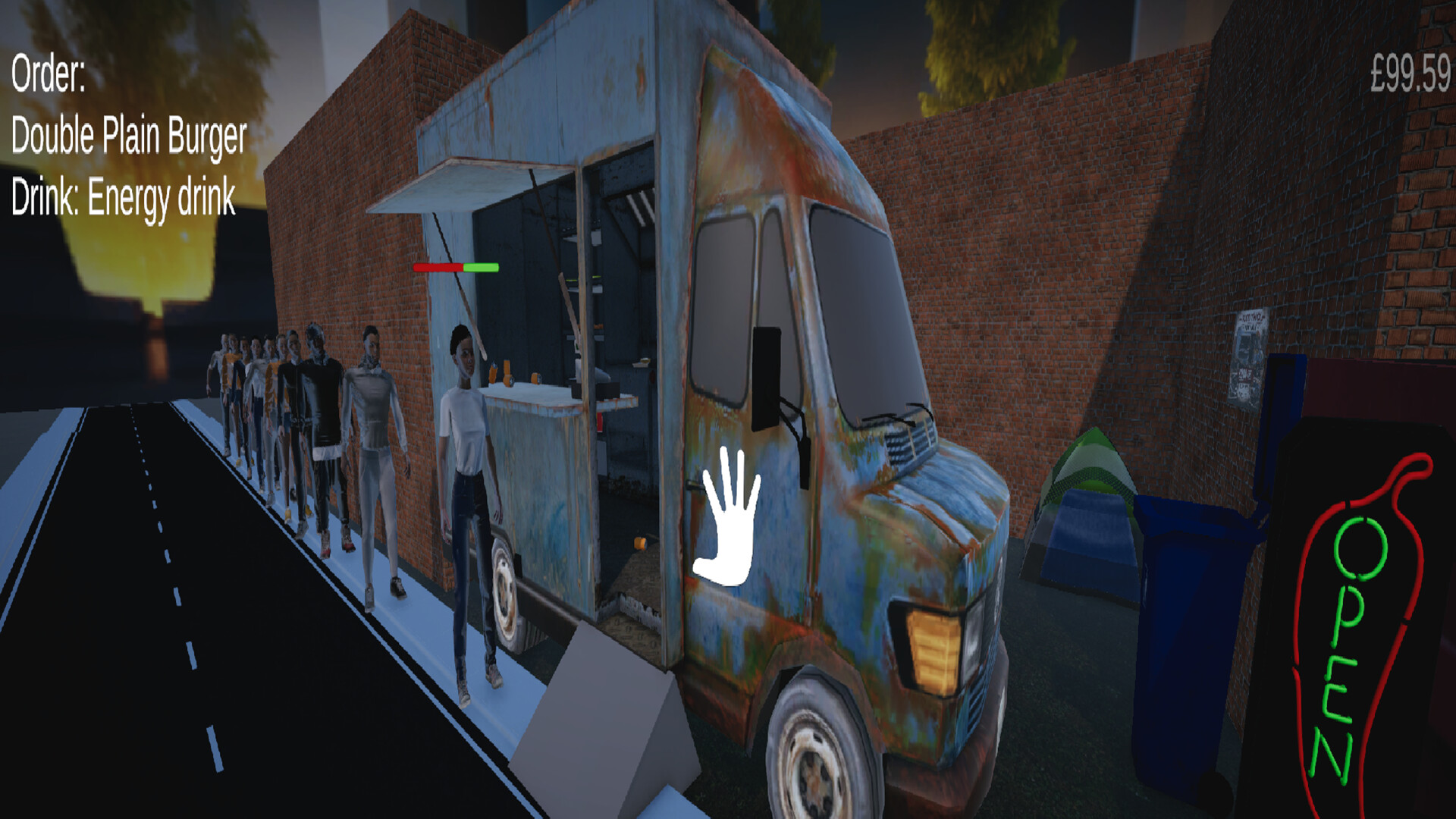The width and height of the screenshot is (1456, 819).
Task: Click the orange drink can on the counter
Action: pyautogui.click(x=507, y=372)
